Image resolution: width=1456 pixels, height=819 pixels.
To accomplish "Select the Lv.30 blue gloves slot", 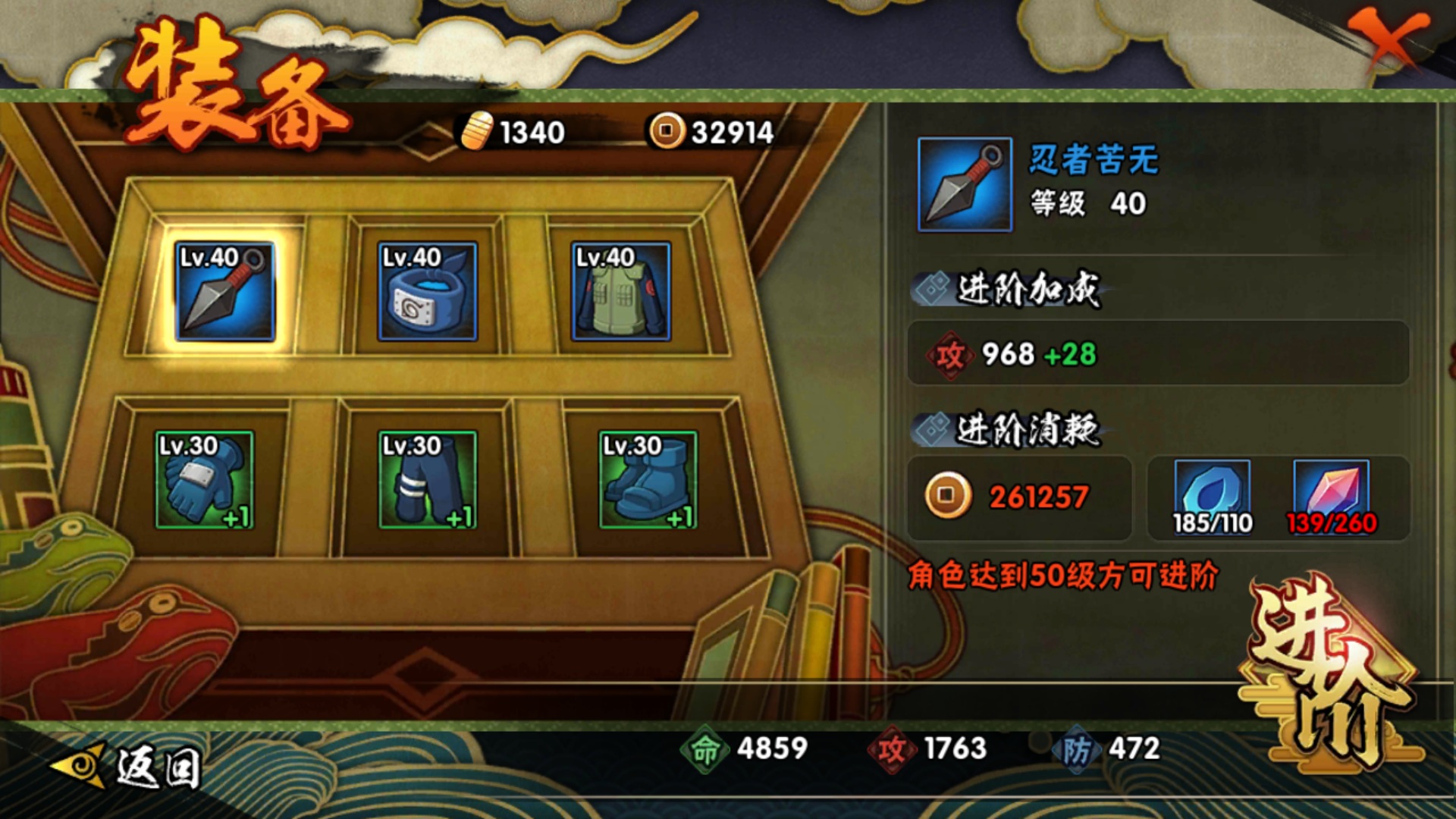I will coord(205,479).
